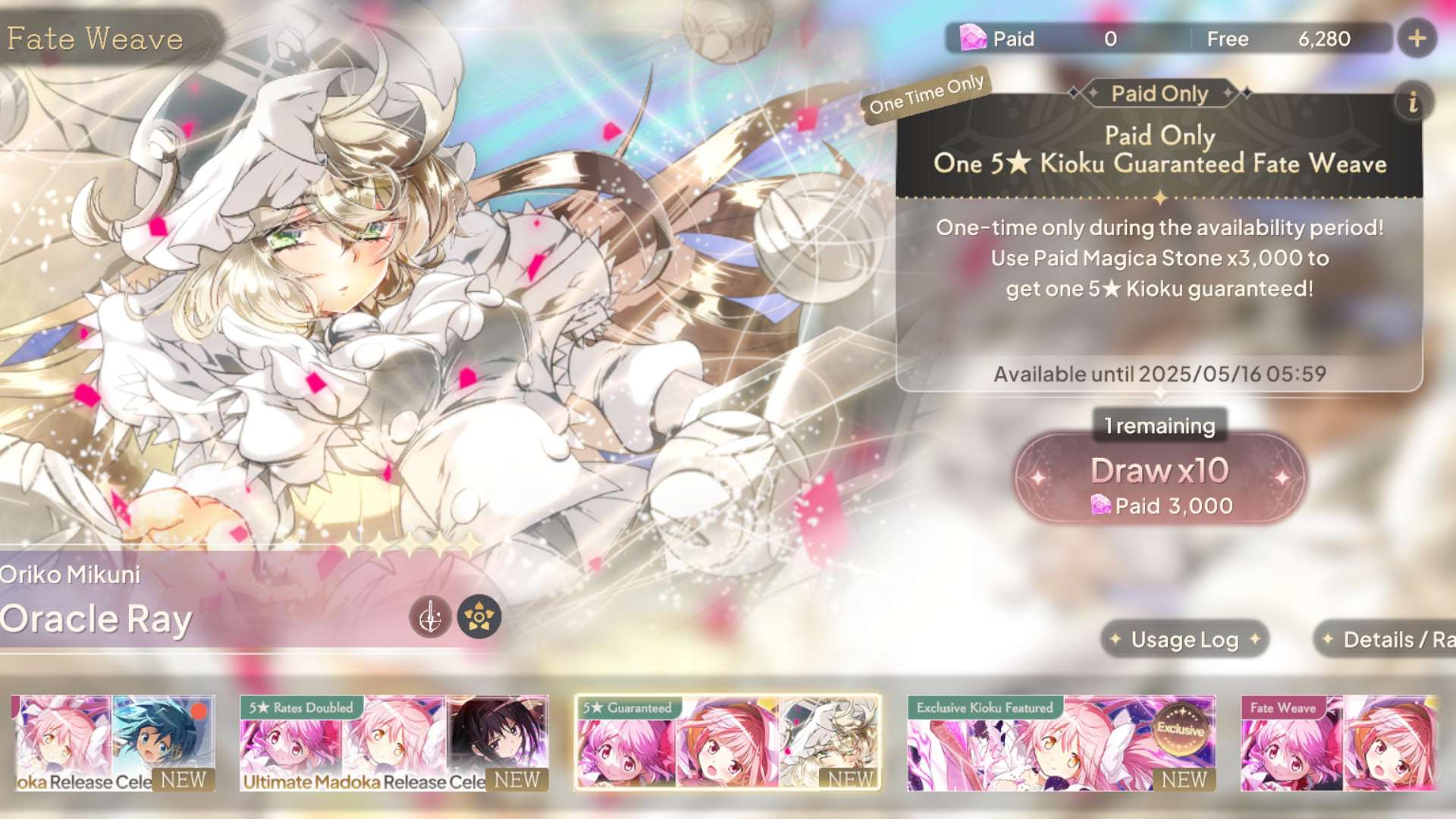Add more Magica Stones with plus button

coord(1417,39)
